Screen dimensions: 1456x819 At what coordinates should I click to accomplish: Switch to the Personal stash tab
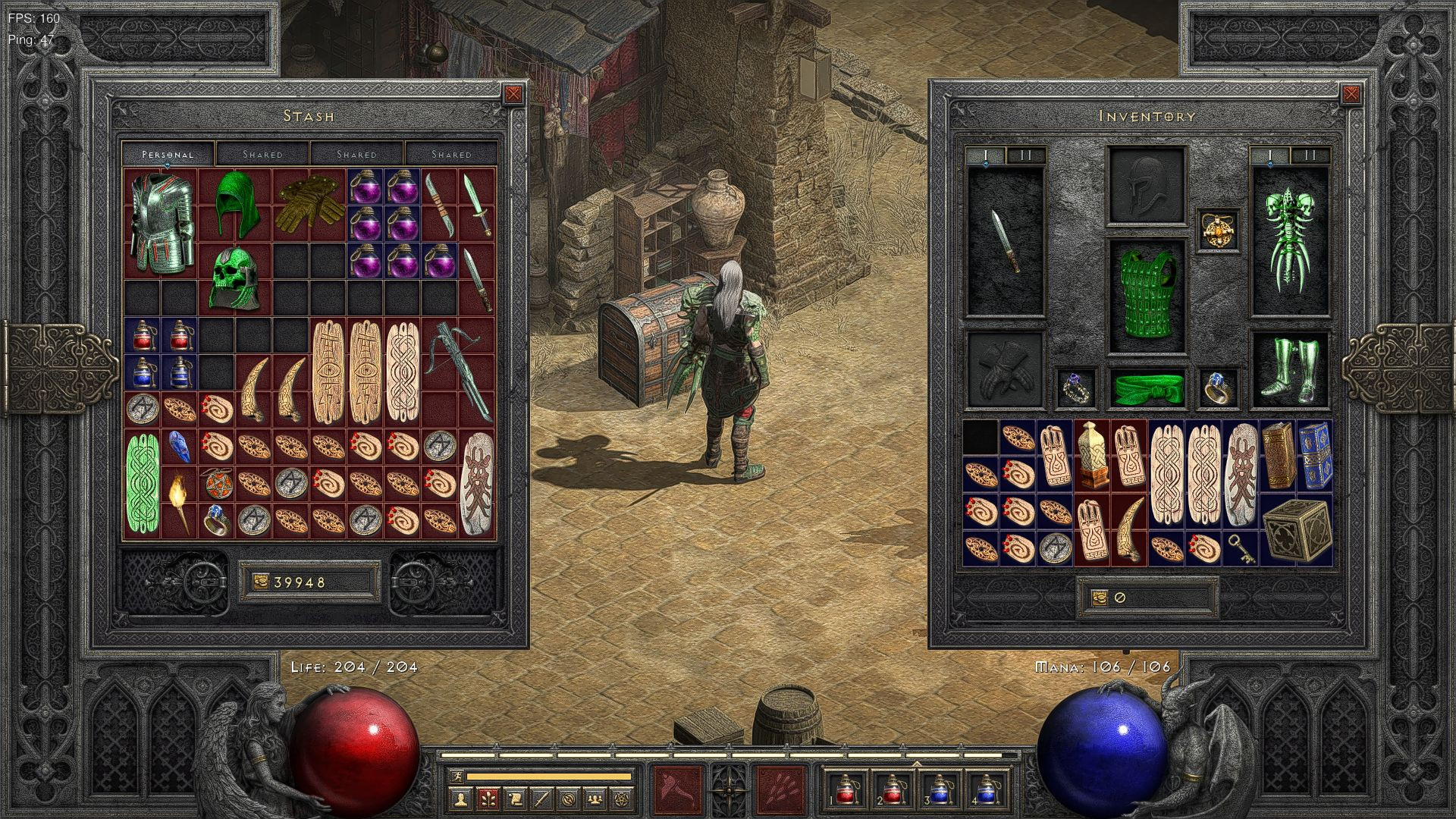pos(168,154)
